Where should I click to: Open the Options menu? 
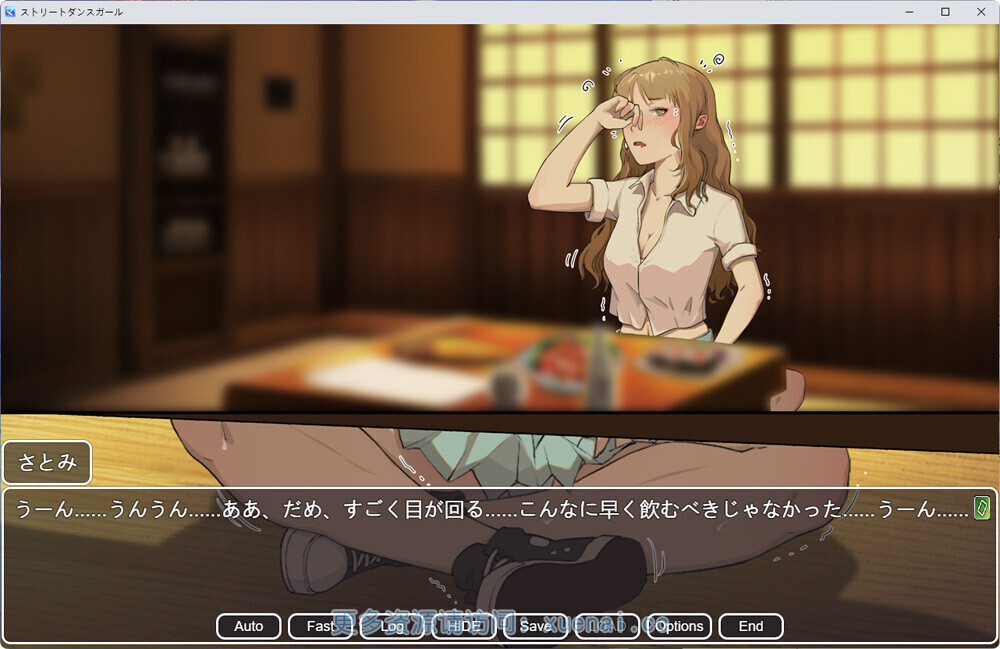pos(679,626)
